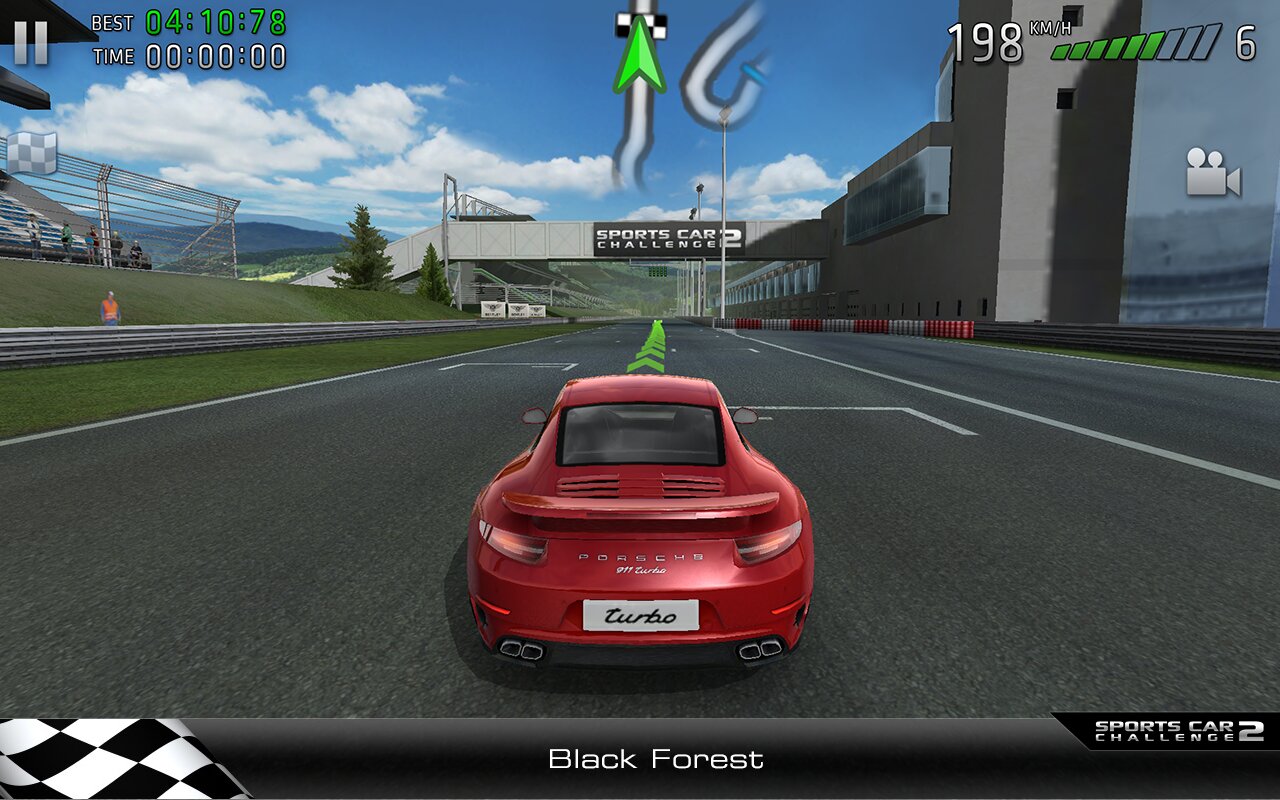Pause the race with the pause button
Viewport: 1280px width, 800px height.
(31, 43)
